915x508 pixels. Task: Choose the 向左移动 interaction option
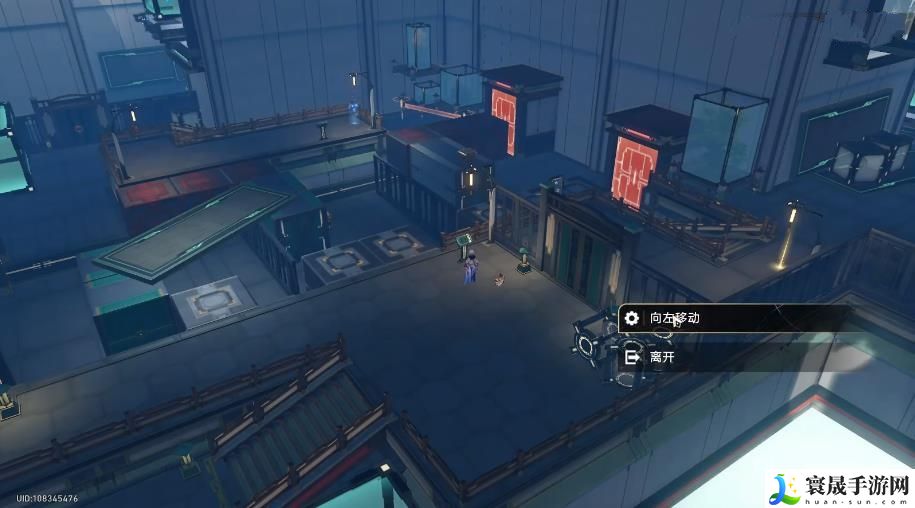(700, 318)
